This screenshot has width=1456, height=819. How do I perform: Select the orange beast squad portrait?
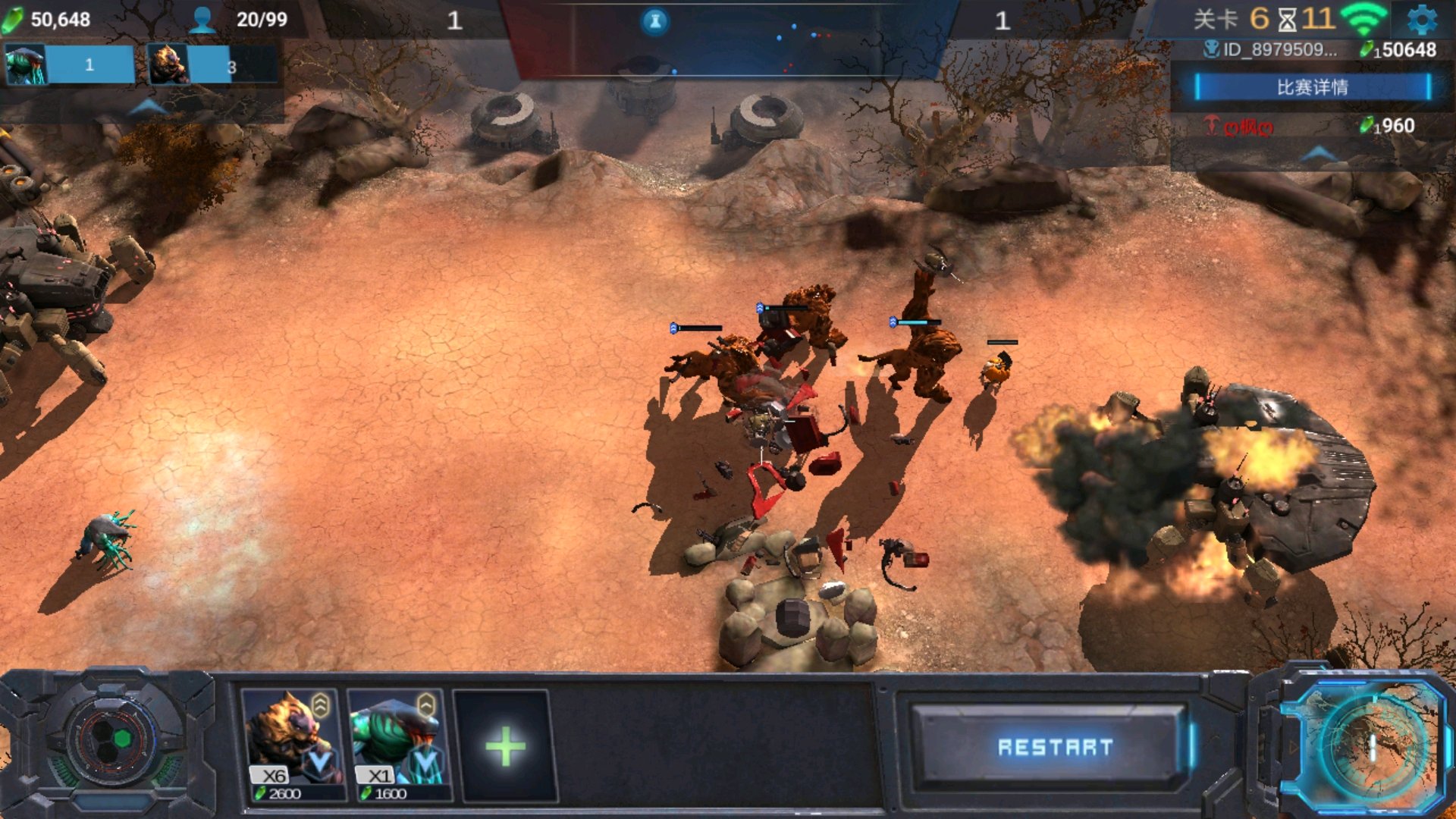click(x=168, y=65)
